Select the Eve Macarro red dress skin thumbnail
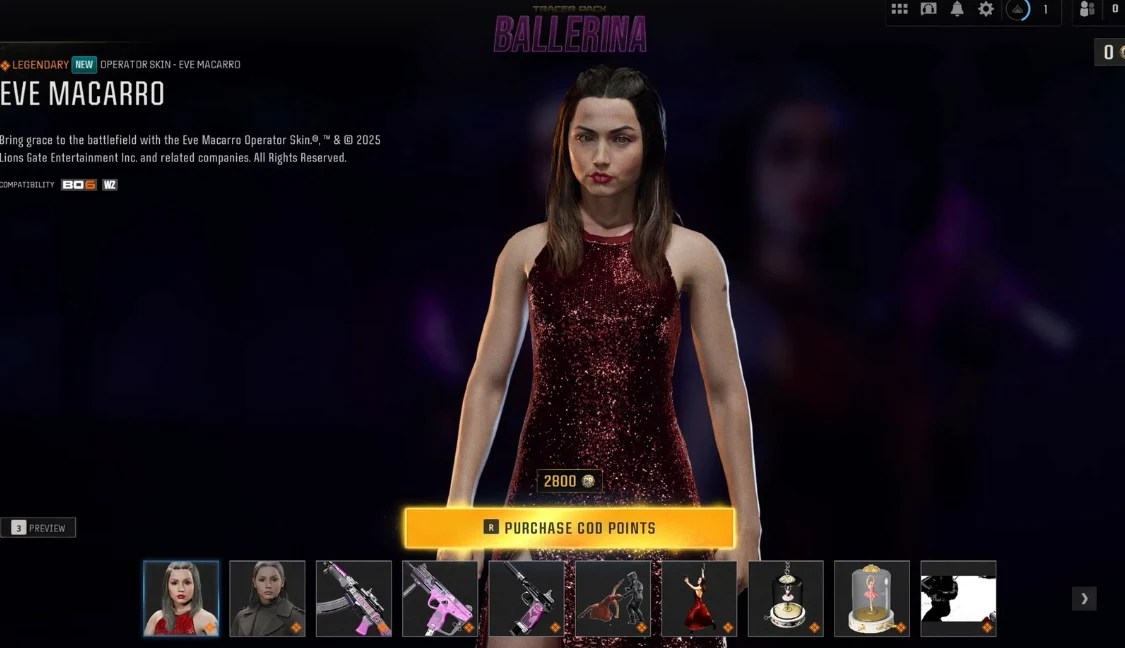This screenshot has width=1125, height=648. tap(181, 598)
